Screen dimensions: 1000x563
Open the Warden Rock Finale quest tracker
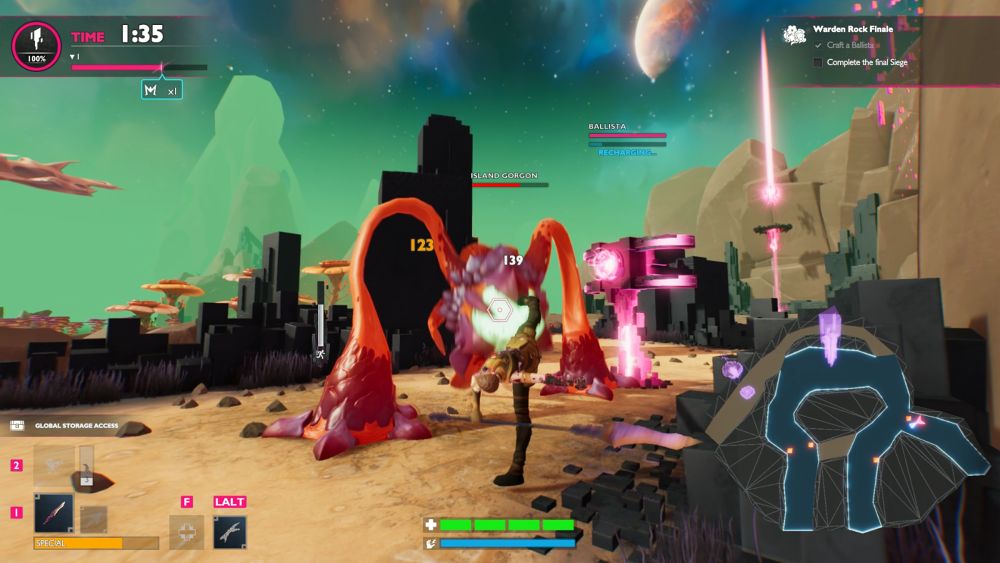coord(851,29)
